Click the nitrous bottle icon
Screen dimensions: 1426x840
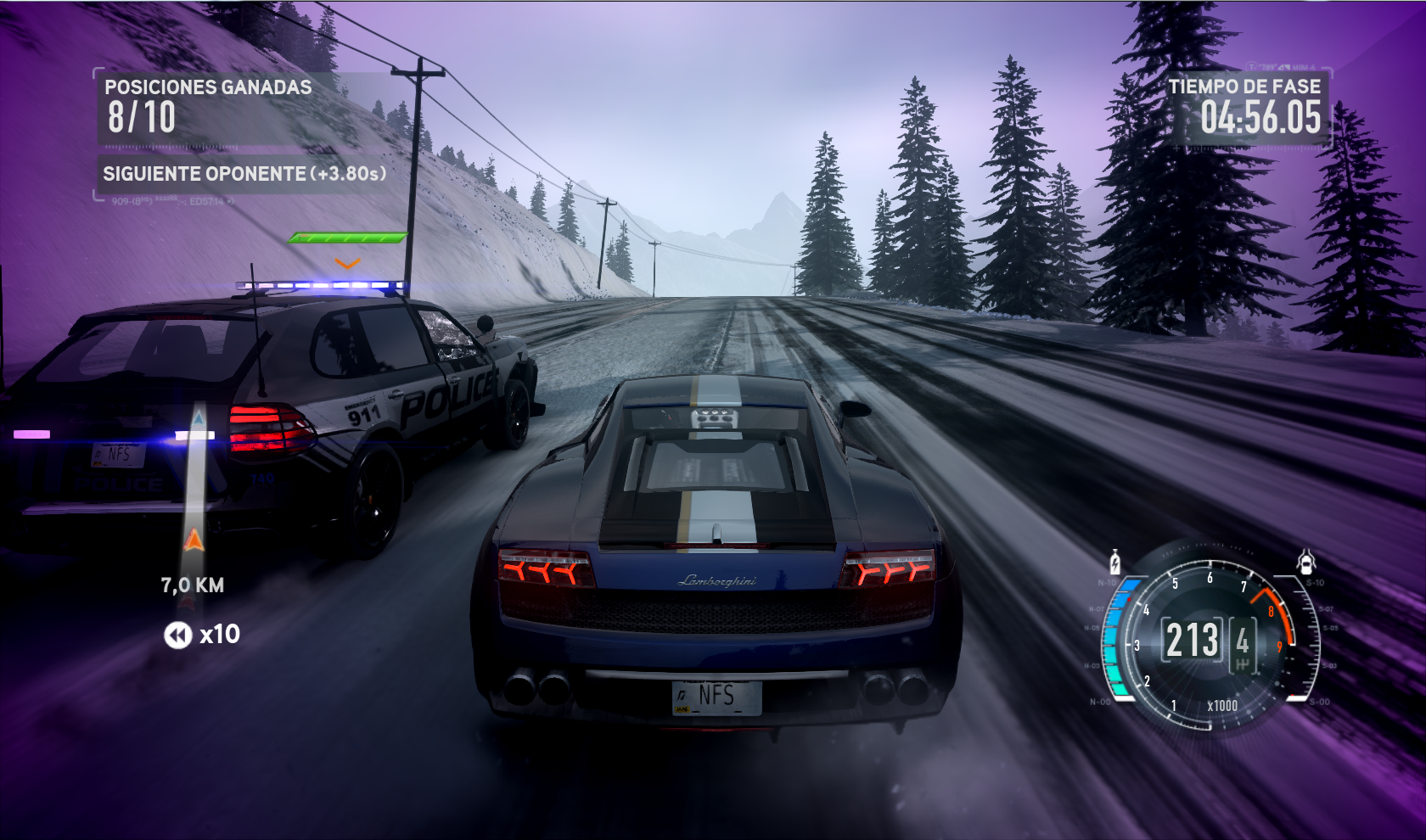tap(1115, 563)
